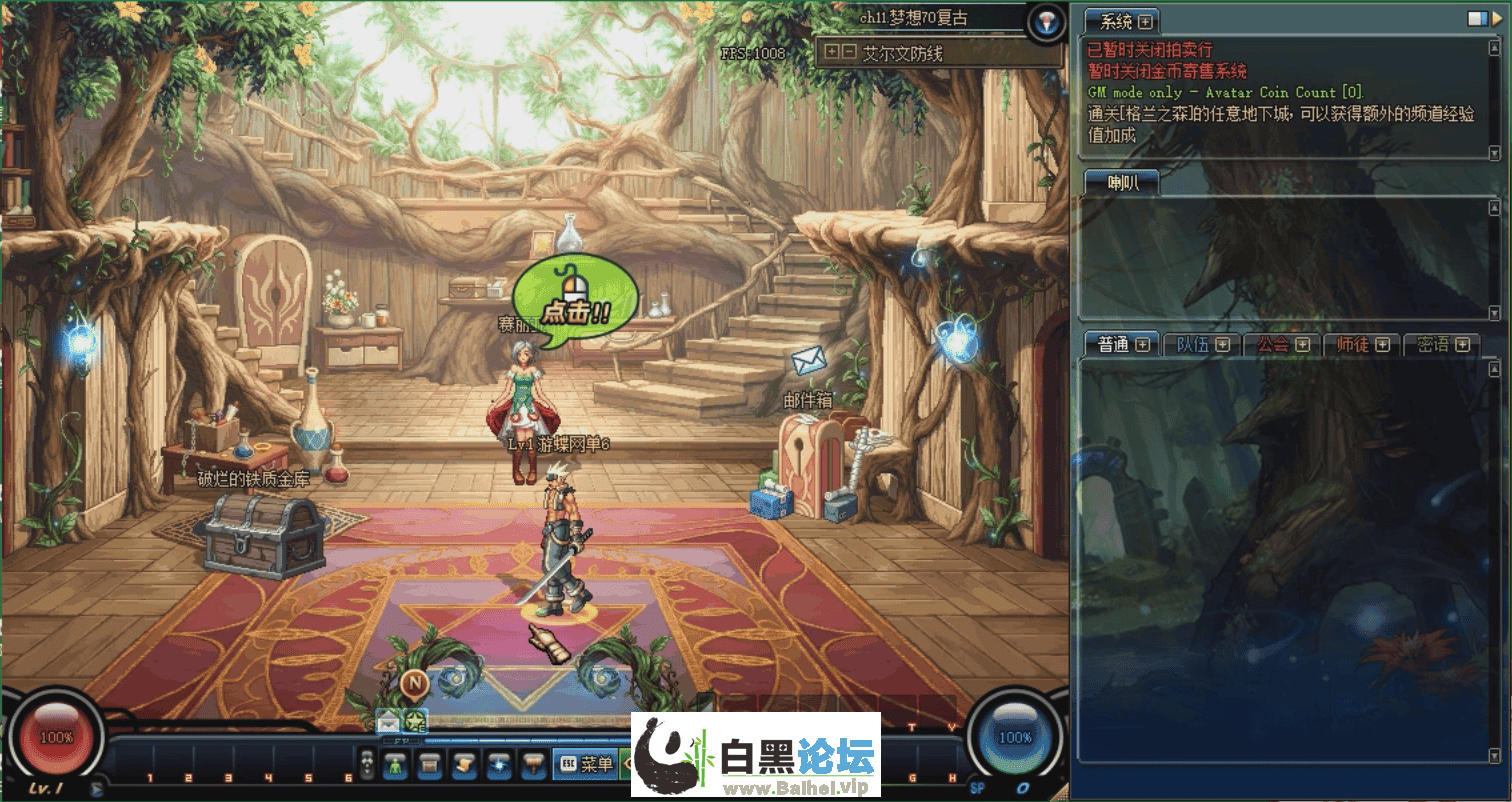Collapse the chat panel with the yellow arrow
This screenshot has width=1512, height=802.
pyautogui.click(x=1498, y=18)
